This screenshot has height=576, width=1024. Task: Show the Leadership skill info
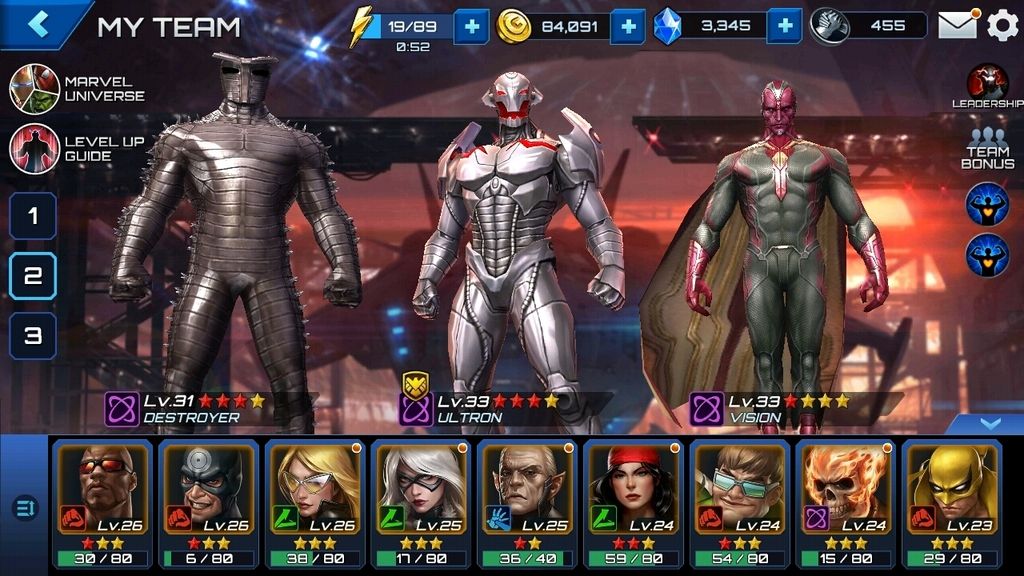coord(987,86)
